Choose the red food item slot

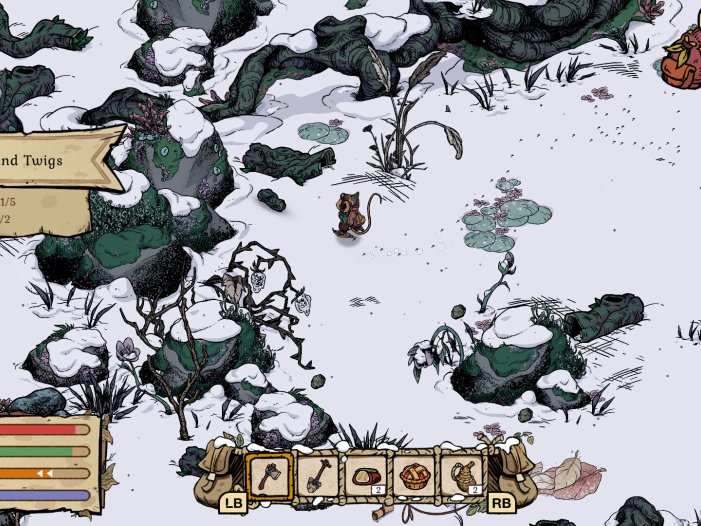point(365,476)
